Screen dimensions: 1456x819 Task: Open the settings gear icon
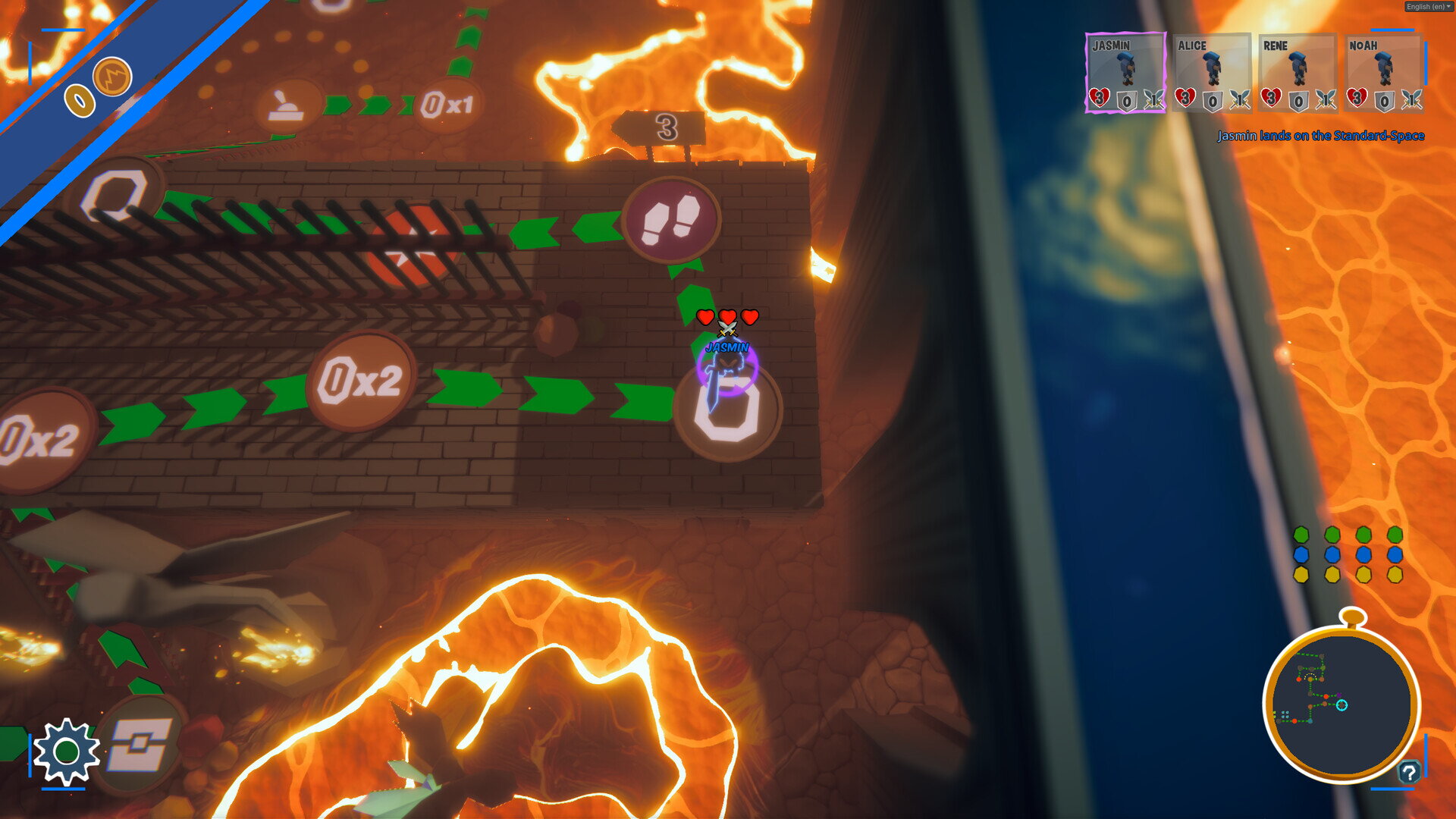point(66,751)
